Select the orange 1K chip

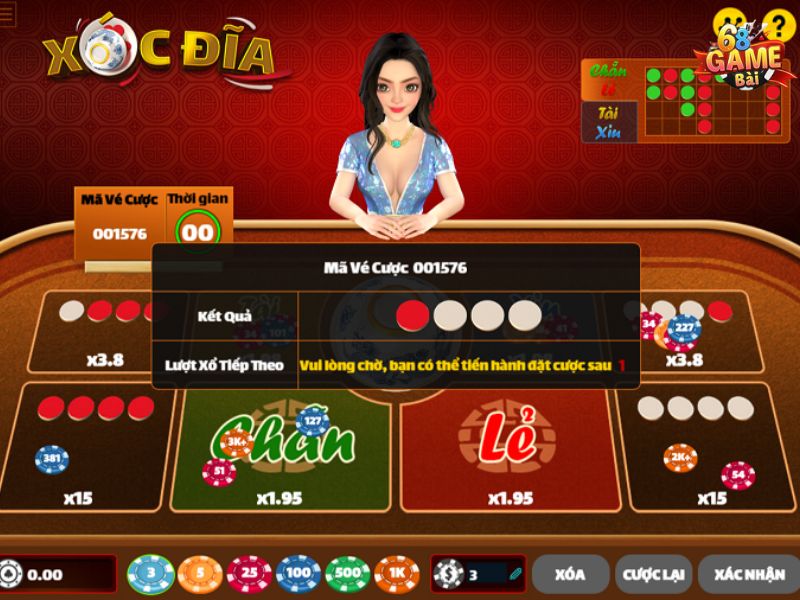click(397, 574)
